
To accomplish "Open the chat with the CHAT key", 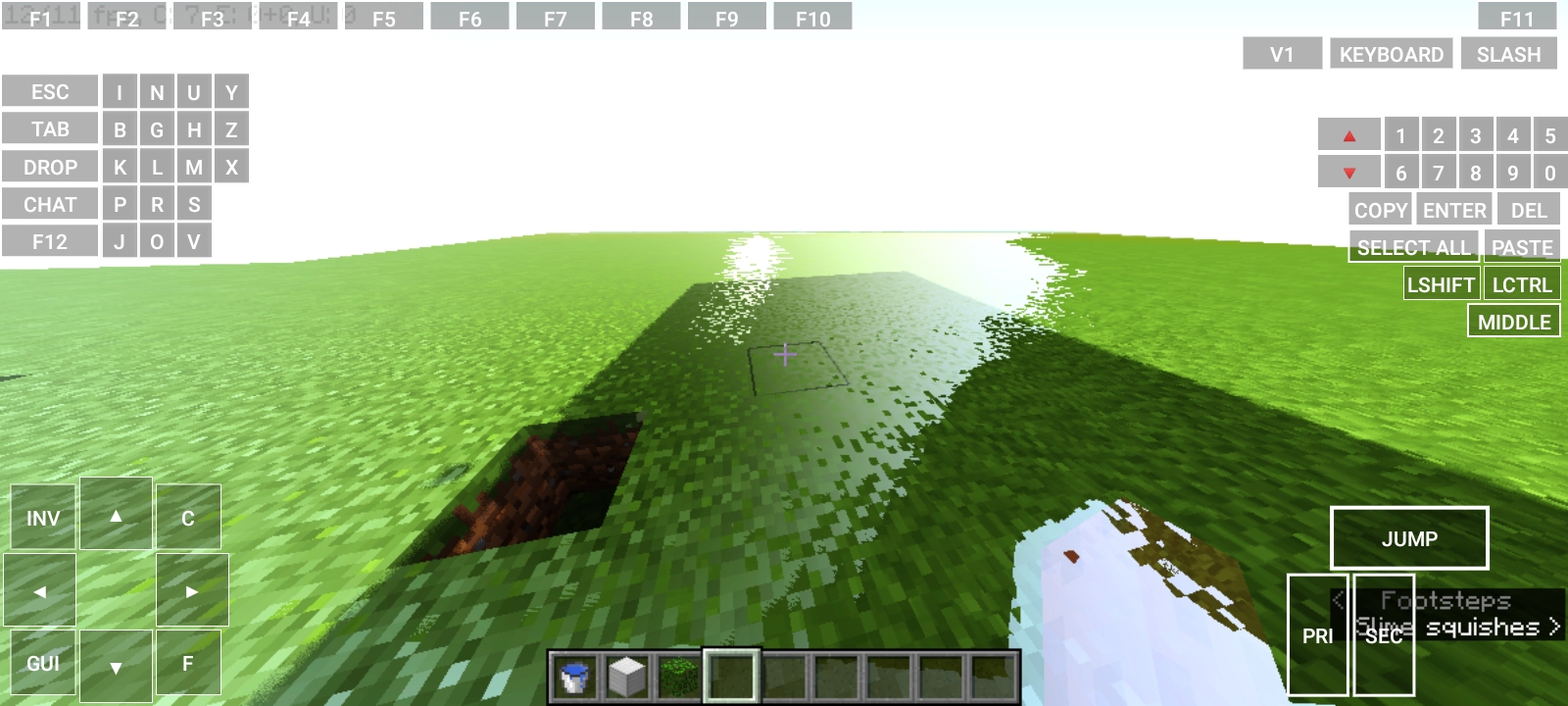I will coord(50,204).
